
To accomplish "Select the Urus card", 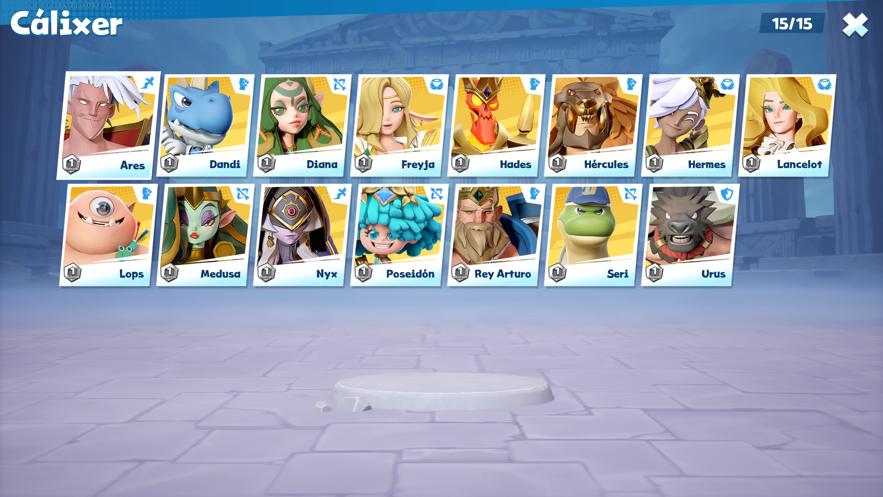I will [x=690, y=234].
